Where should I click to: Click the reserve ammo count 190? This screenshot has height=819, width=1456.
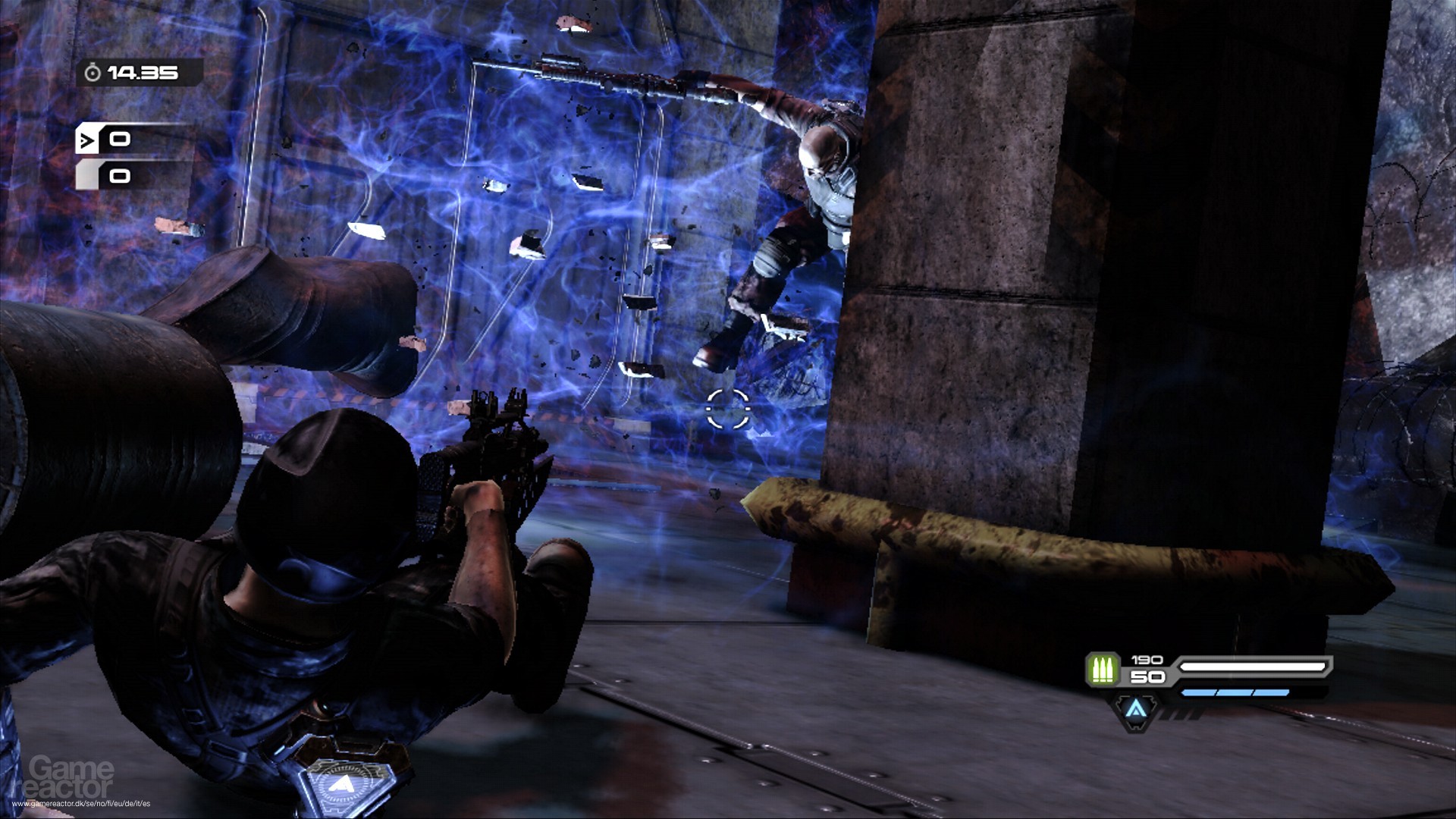pos(1147,659)
